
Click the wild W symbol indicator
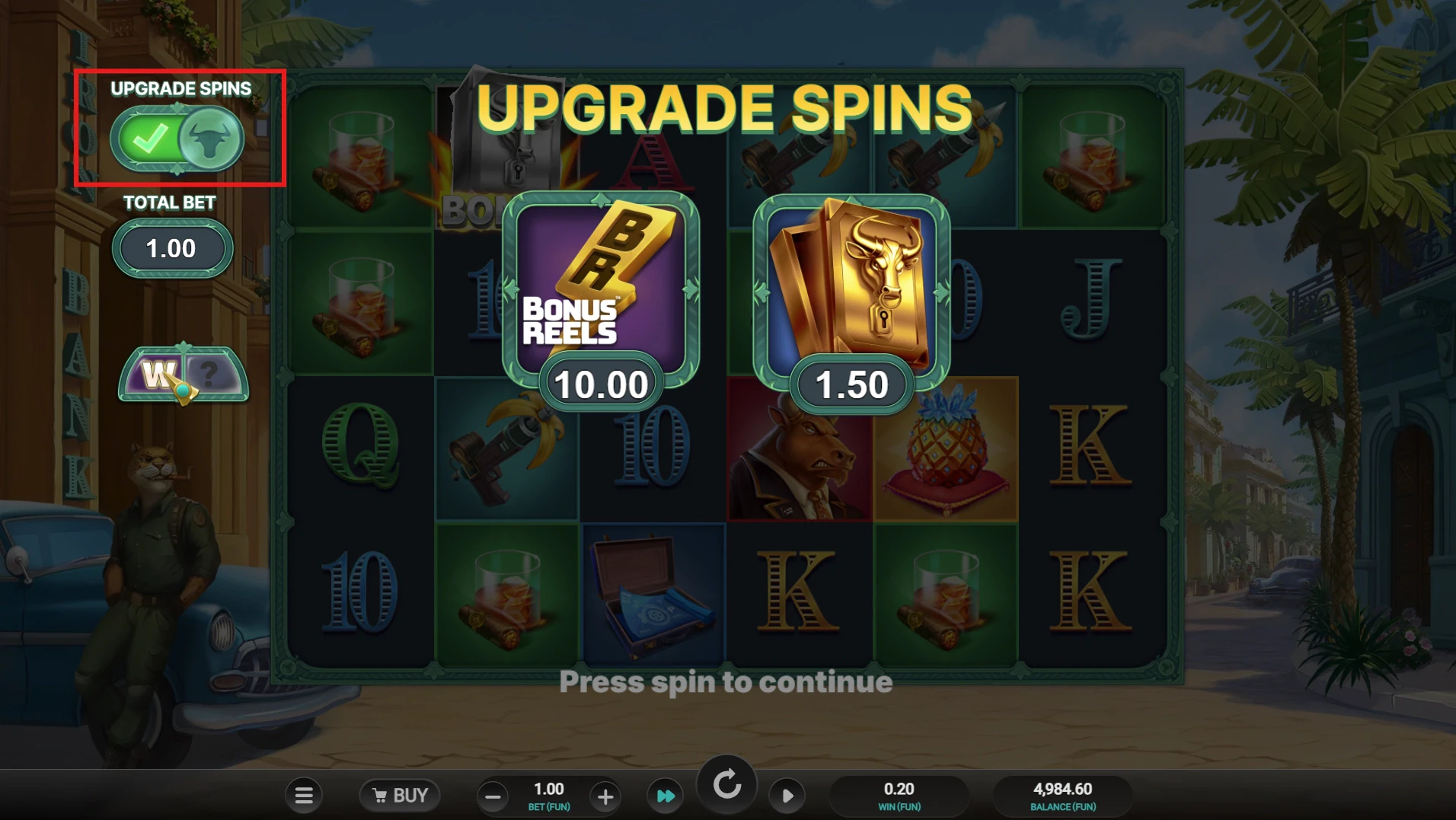point(158,375)
